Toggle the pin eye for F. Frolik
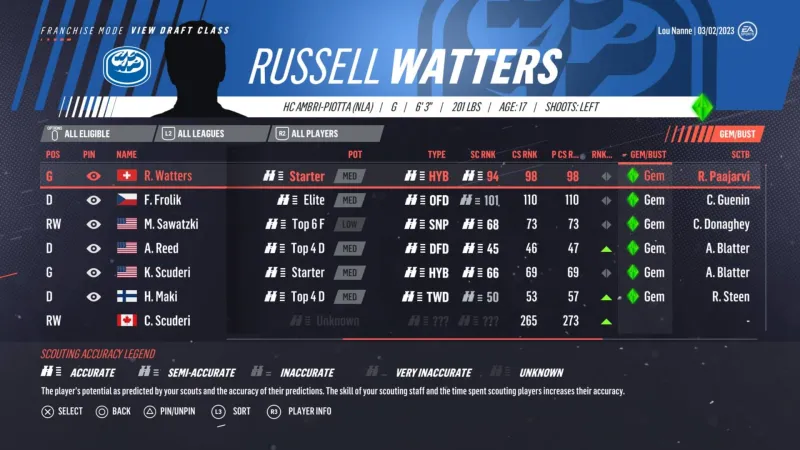This screenshot has height=450, width=800. point(93,200)
